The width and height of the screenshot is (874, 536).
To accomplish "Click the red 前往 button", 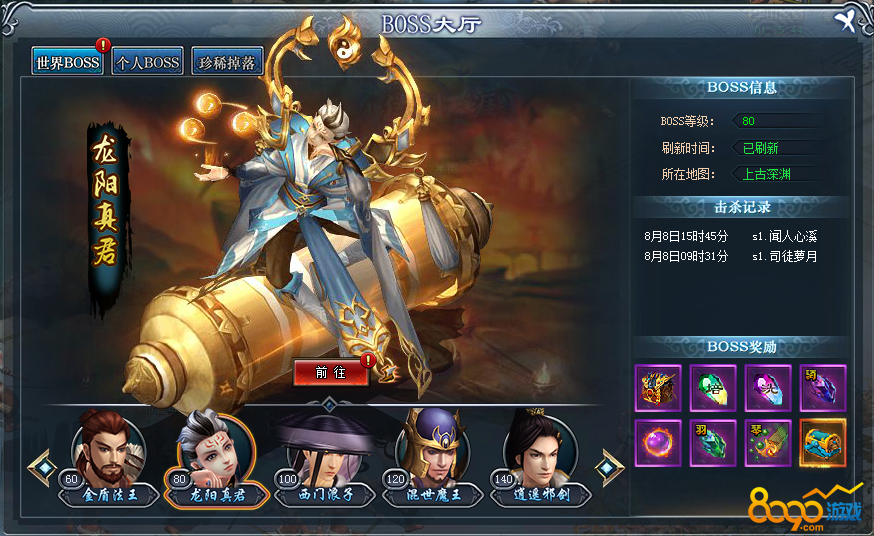I will tap(331, 372).
